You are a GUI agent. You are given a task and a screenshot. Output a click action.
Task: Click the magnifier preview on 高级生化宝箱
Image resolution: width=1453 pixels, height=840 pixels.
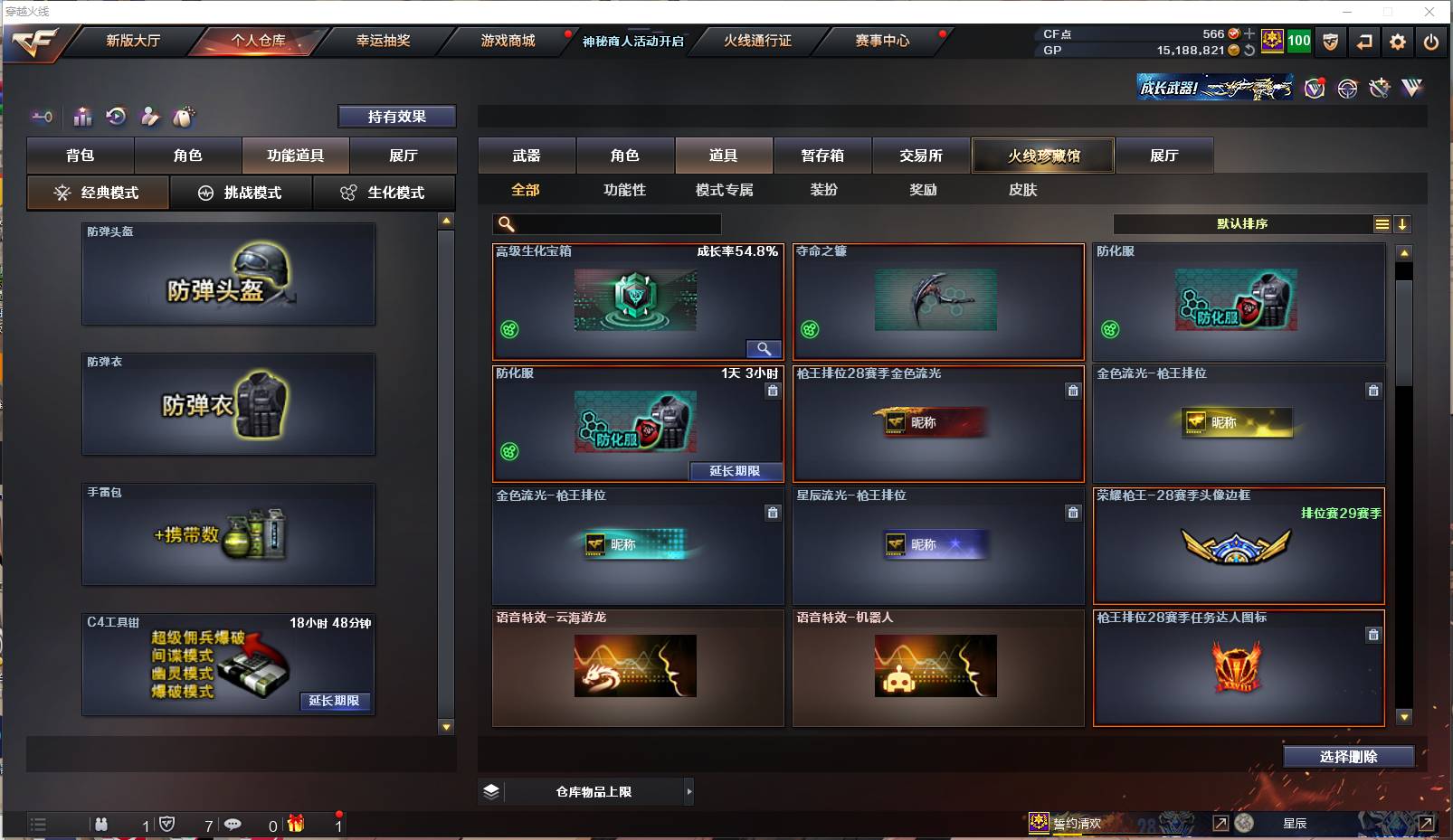(763, 348)
